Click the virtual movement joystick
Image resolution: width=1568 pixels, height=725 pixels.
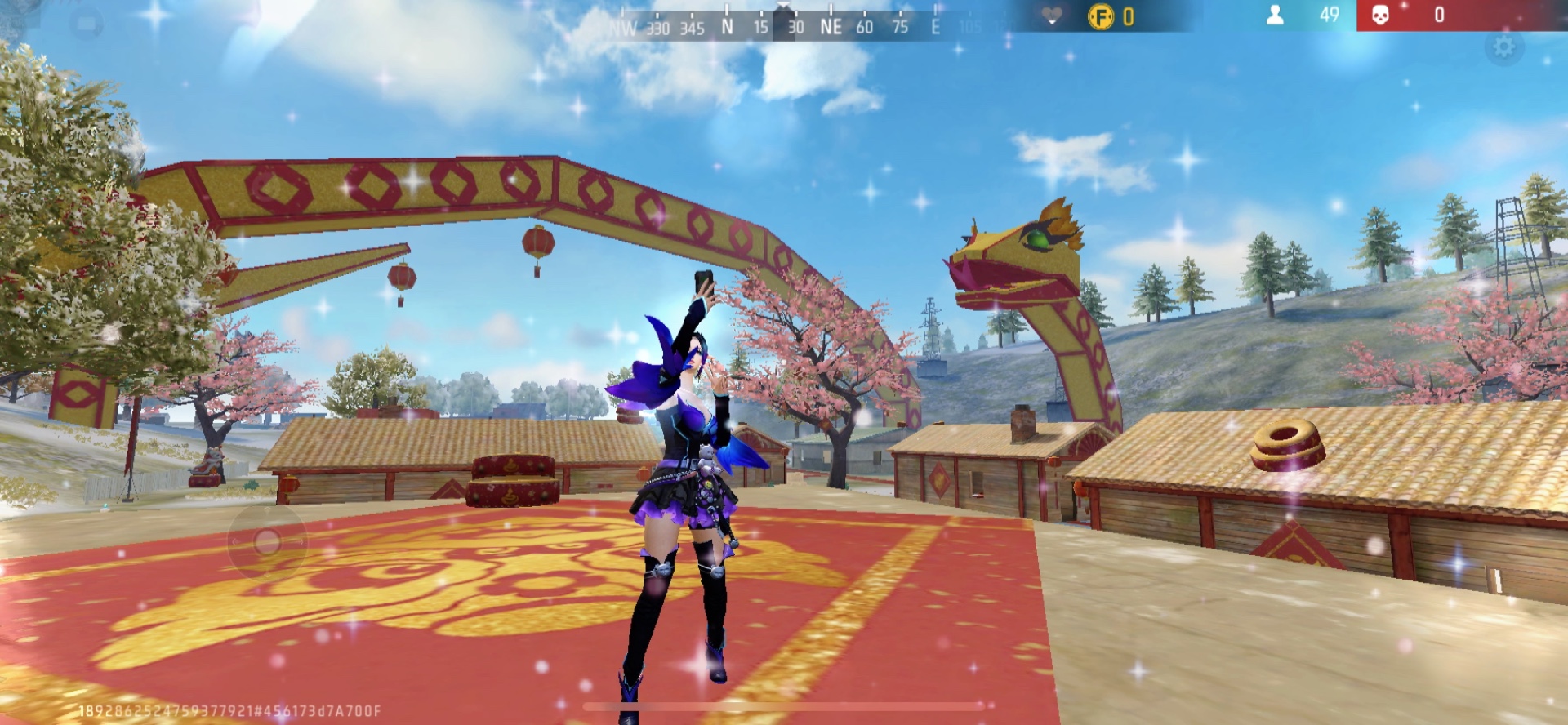tap(266, 542)
